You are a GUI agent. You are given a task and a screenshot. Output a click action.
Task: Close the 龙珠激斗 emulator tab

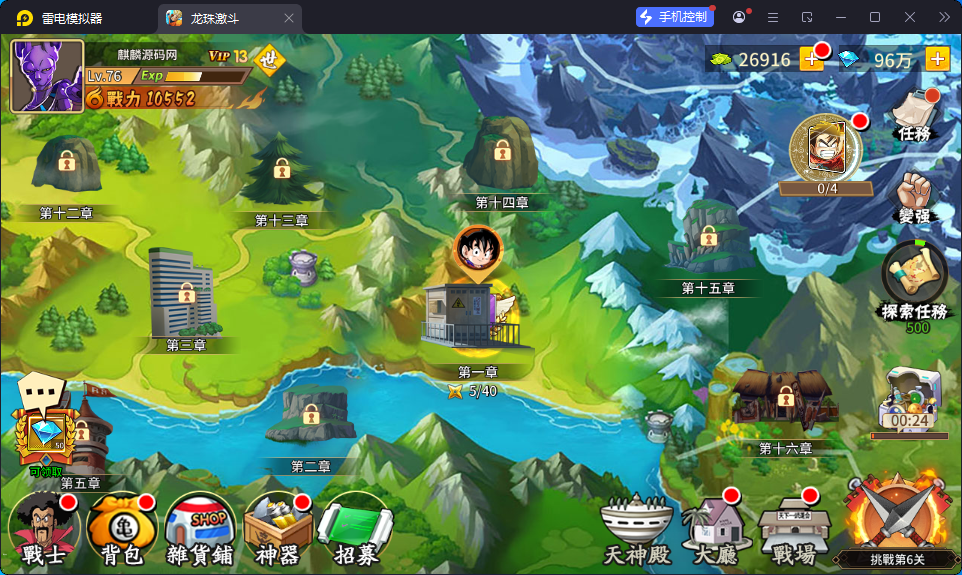pyautogui.click(x=289, y=18)
